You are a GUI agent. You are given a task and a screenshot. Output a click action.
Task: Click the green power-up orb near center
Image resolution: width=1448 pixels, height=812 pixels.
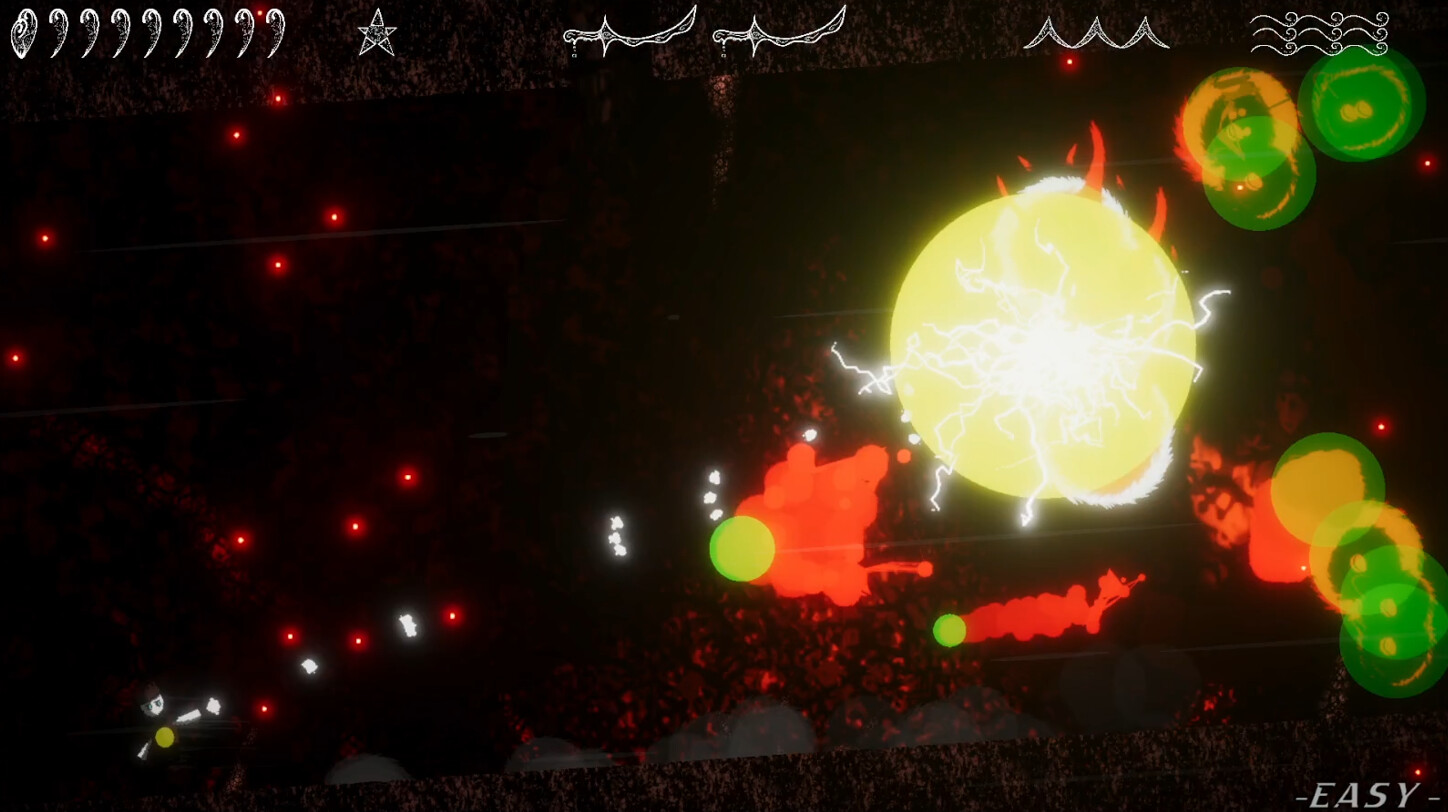pyautogui.click(x=741, y=548)
